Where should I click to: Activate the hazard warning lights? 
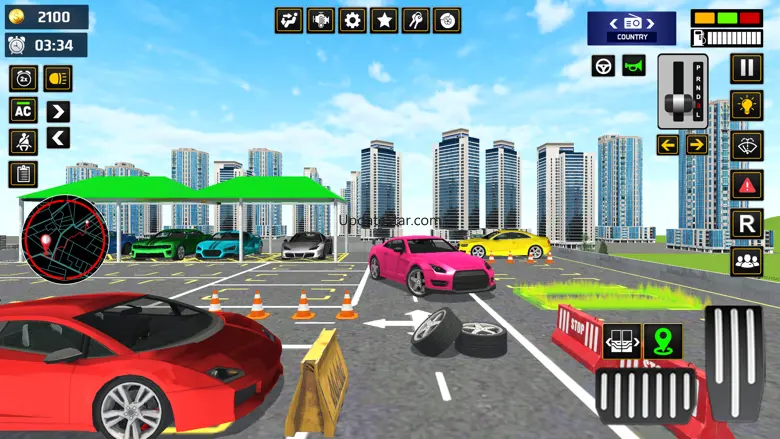tap(746, 184)
